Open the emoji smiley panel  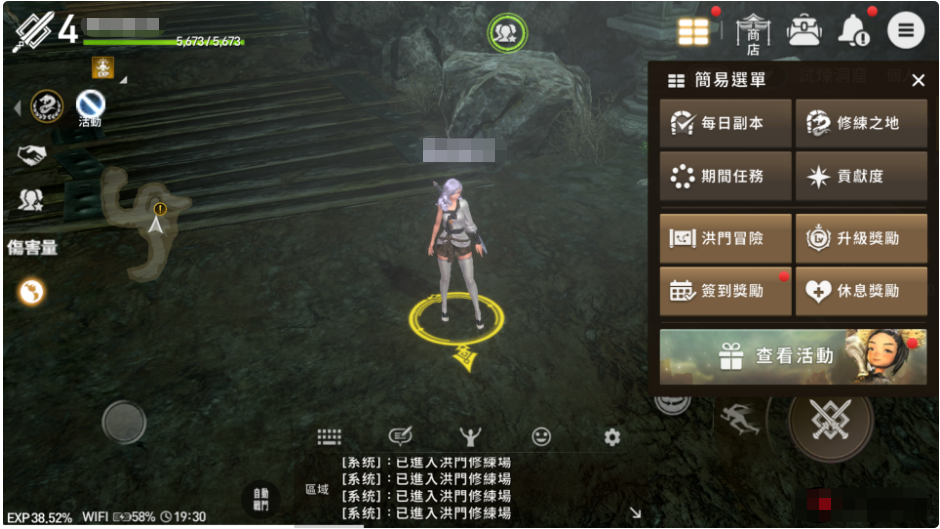tap(541, 437)
